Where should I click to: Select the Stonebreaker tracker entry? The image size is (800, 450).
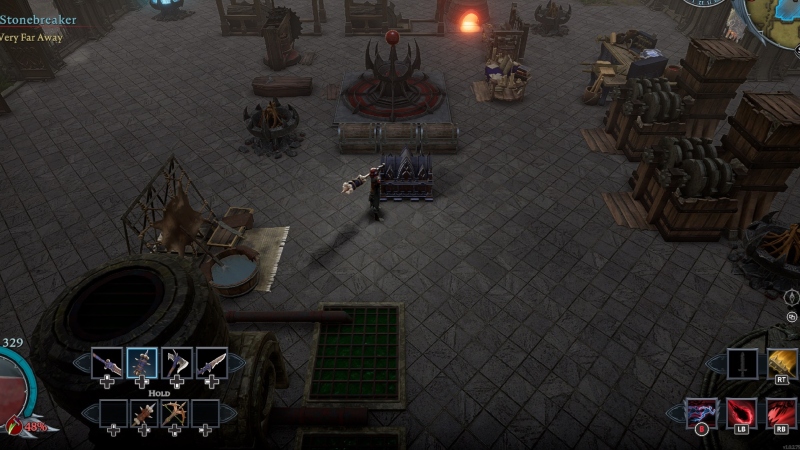(38, 19)
